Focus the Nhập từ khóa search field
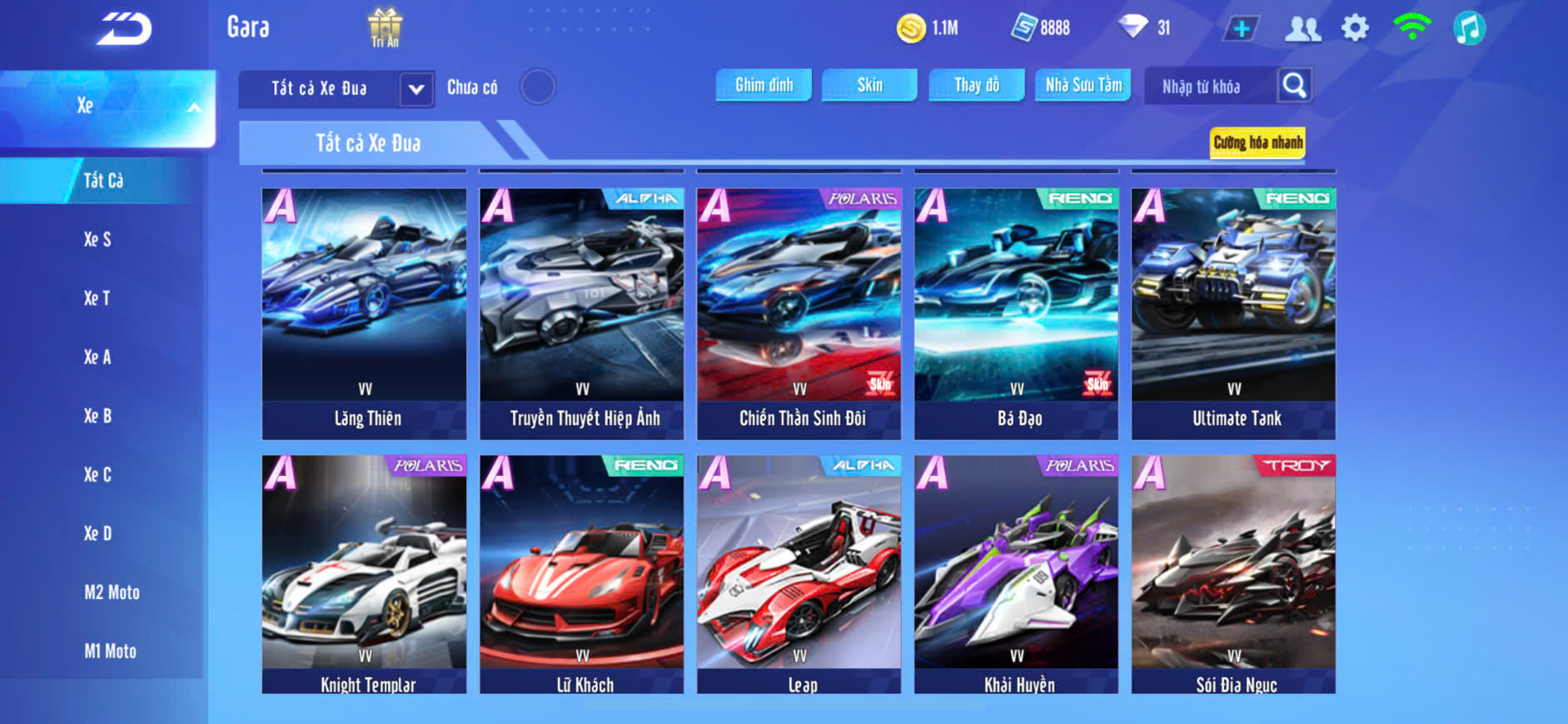The width and height of the screenshot is (1568, 724). (1208, 87)
